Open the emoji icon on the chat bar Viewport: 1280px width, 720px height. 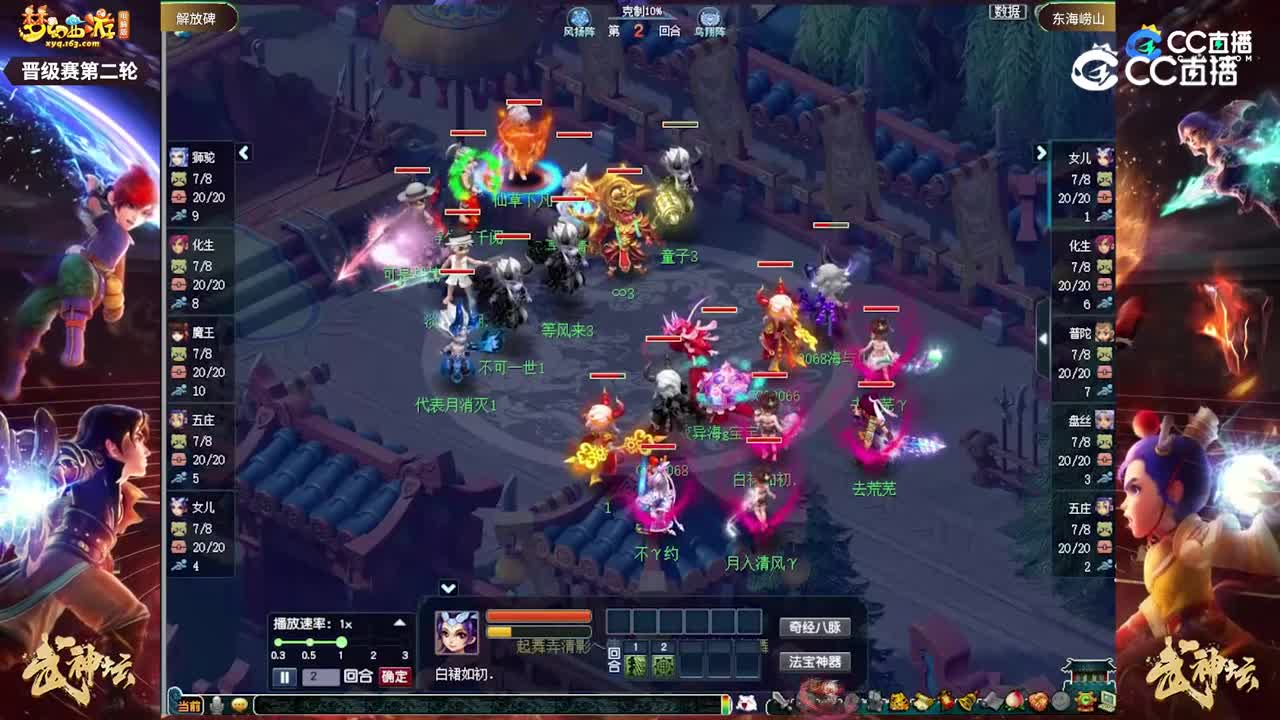(240, 705)
